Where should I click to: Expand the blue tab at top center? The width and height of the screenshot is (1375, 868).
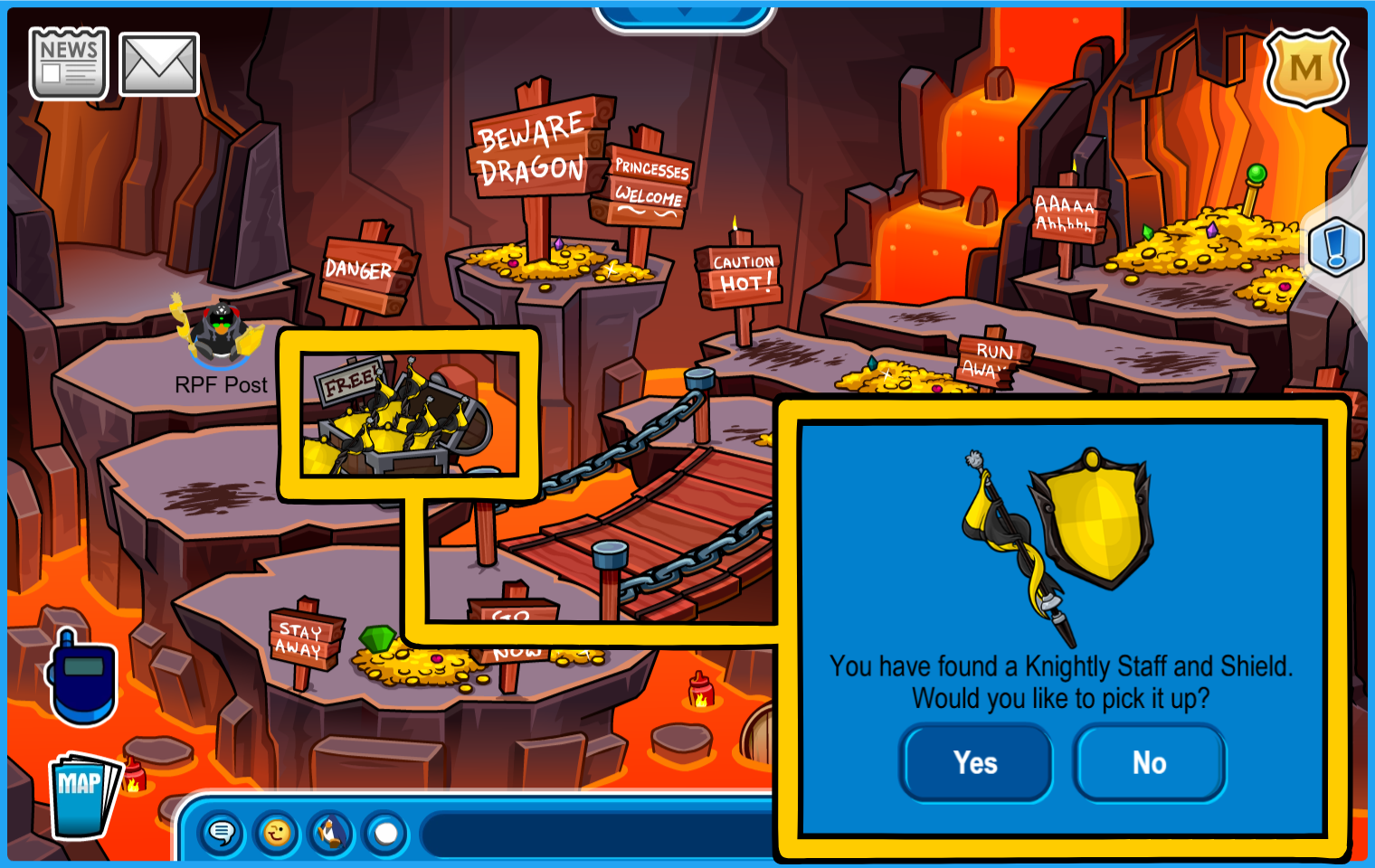[684, 14]
